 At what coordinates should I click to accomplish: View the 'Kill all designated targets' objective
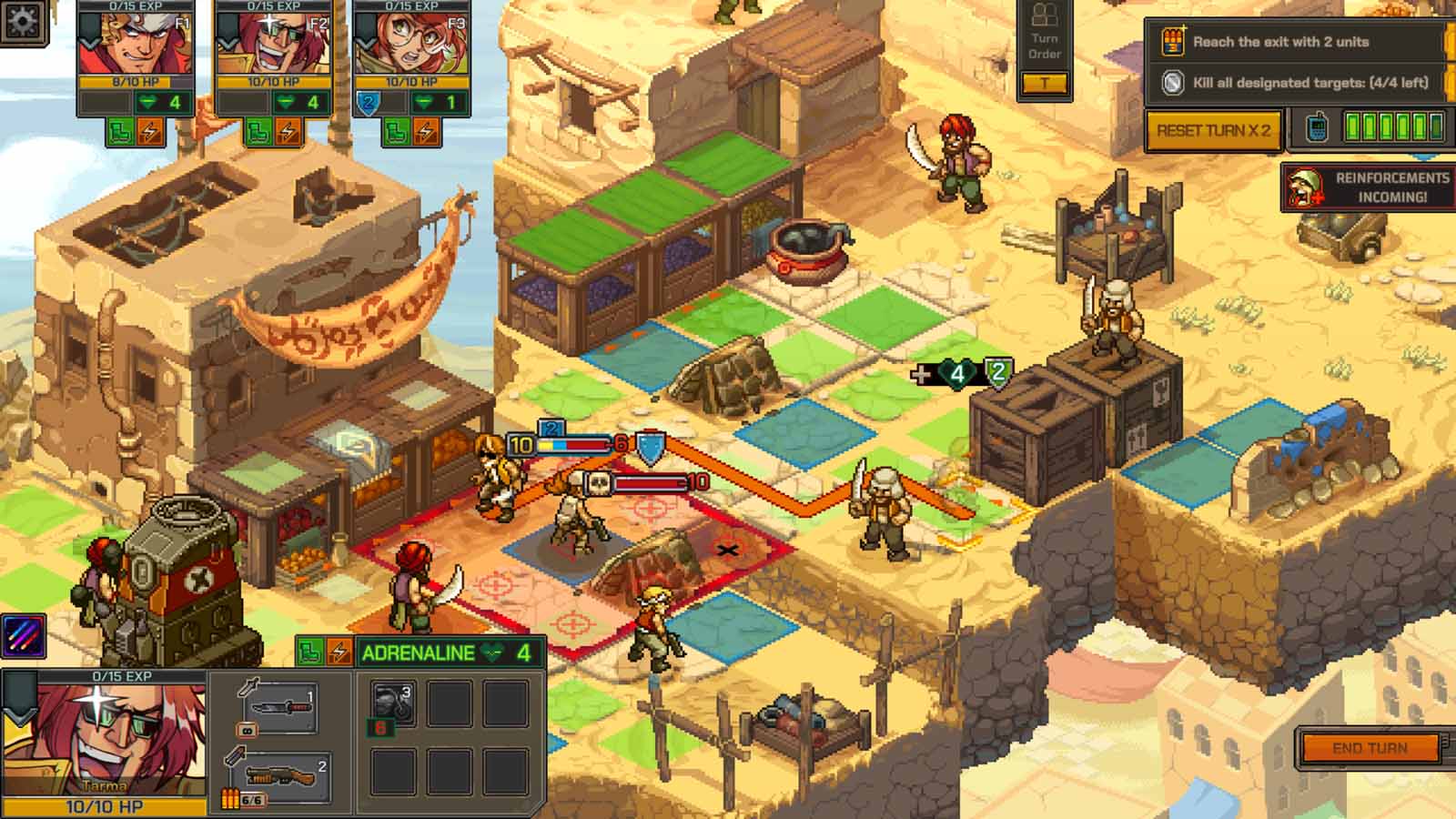(x=1295, y=83)
